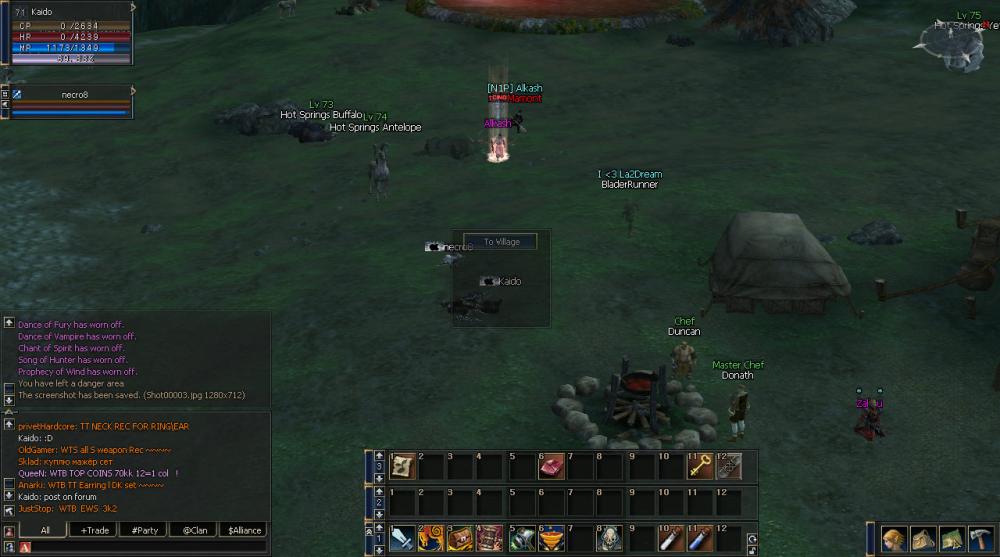This screenshot has height=557, width=1000.
Task: Activate the sword attack skill in hotbar
Action: pos(402,539)
